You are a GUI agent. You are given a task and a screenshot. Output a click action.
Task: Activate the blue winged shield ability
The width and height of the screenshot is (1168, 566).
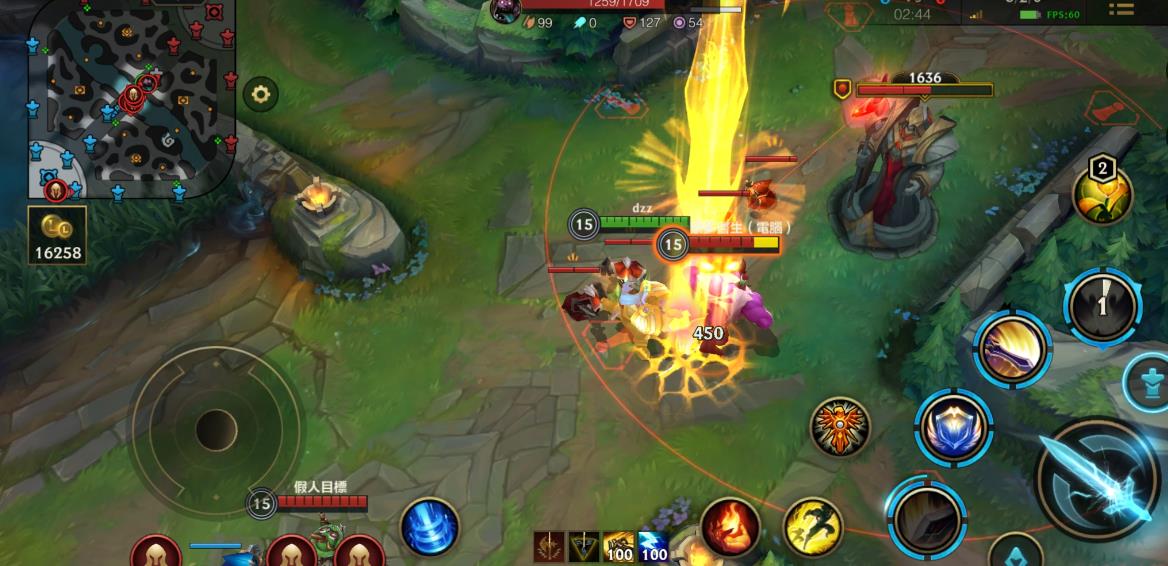pyautogui.click(x=953, y=429)
